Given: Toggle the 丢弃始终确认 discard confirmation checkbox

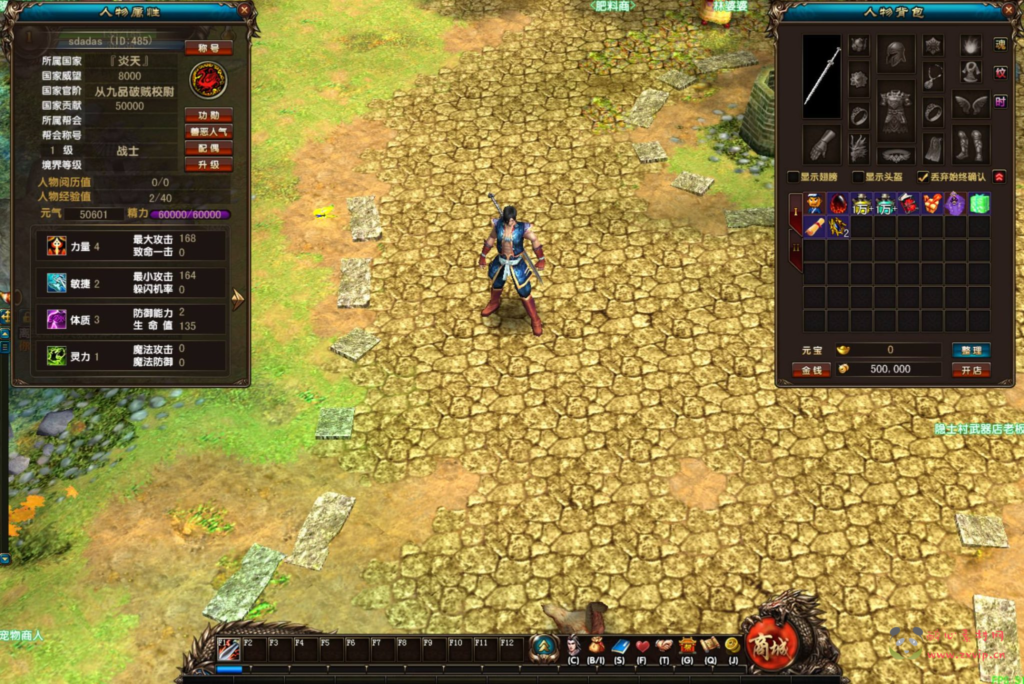Looking at the screenshot, I should (x=923, y=177).
